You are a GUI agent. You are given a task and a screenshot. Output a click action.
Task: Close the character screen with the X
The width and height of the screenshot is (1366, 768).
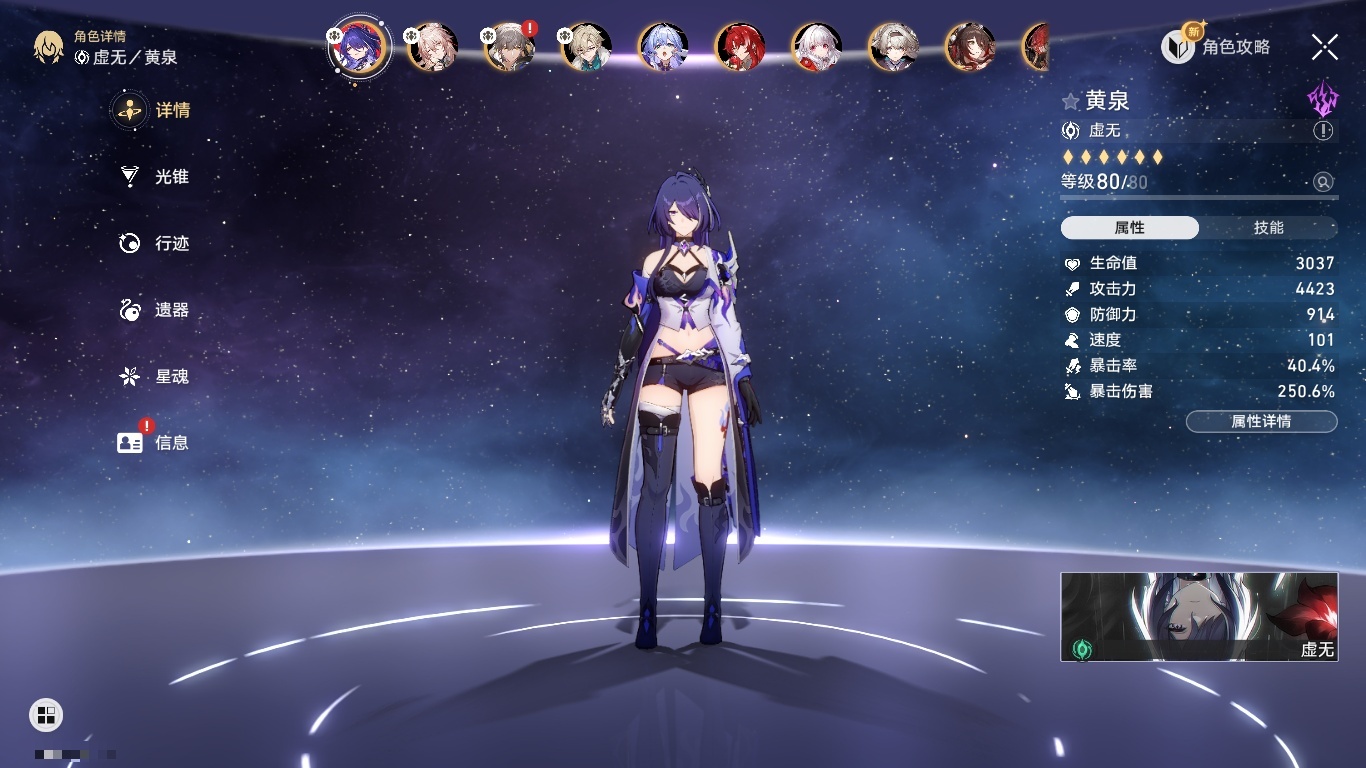(x=1324, y=47)
